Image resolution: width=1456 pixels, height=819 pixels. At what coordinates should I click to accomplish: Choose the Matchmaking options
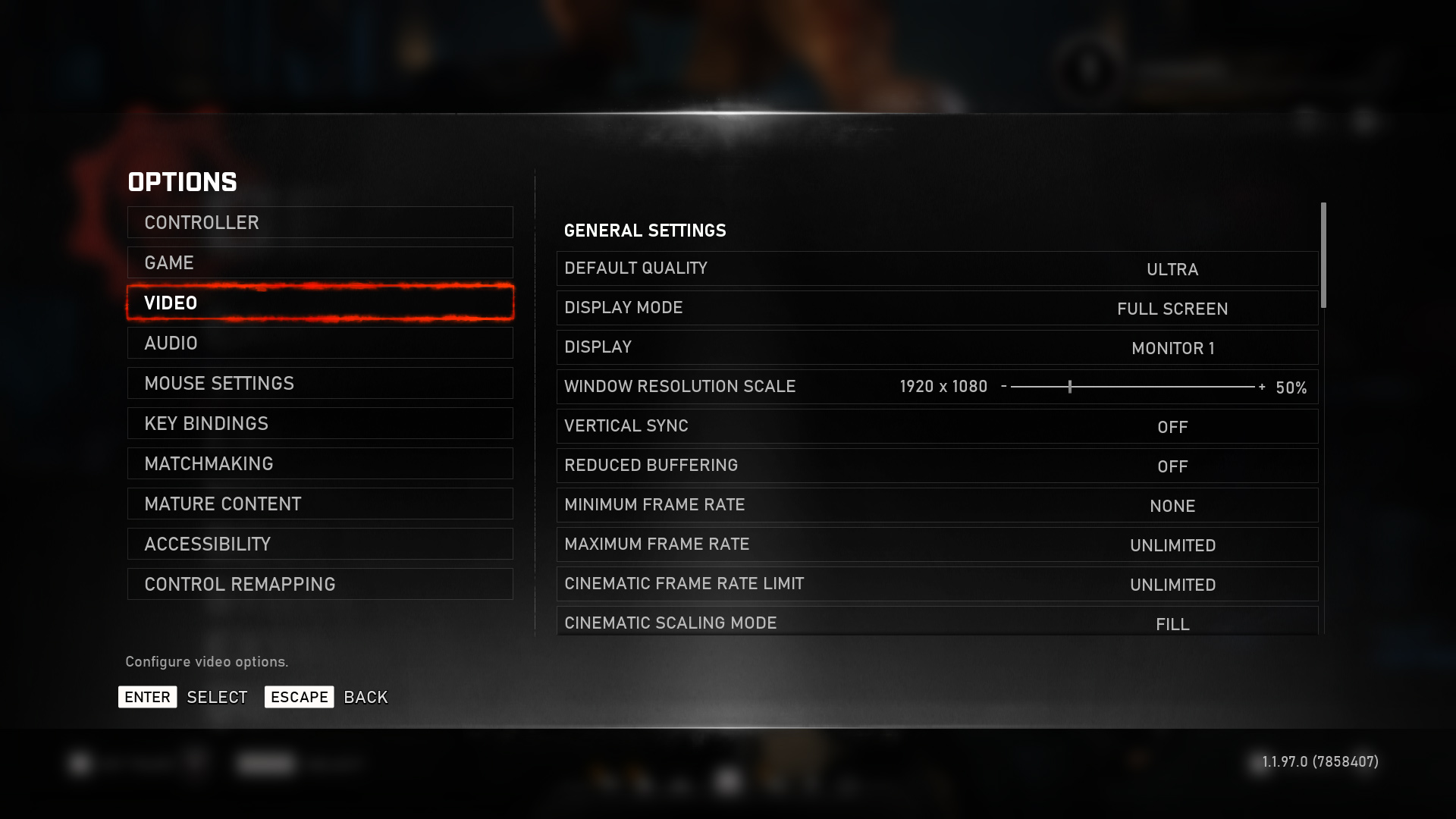coord(320,463)
